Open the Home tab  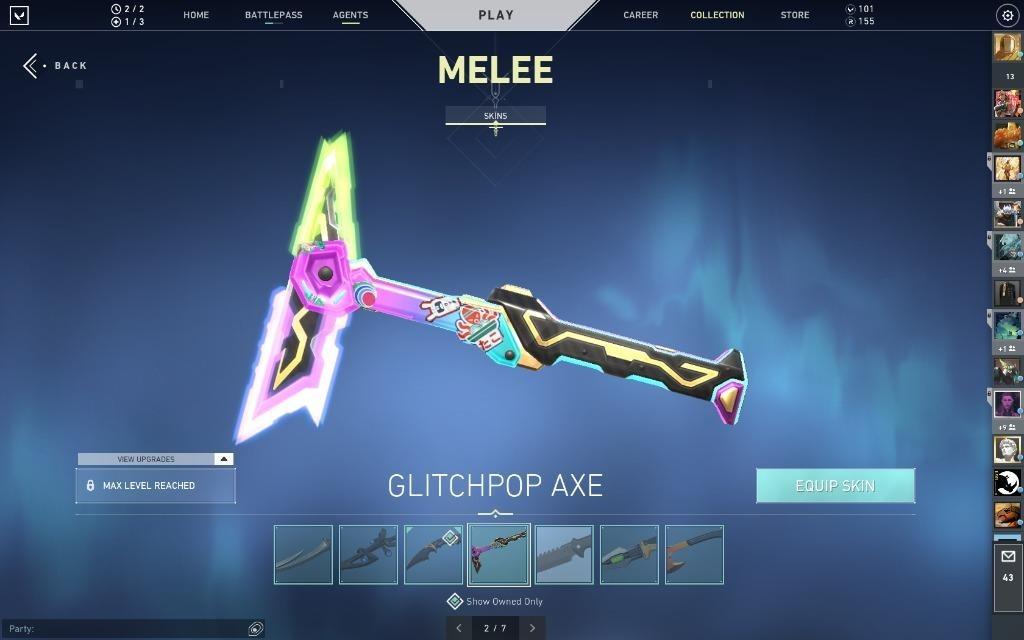[x=196, y=15]
